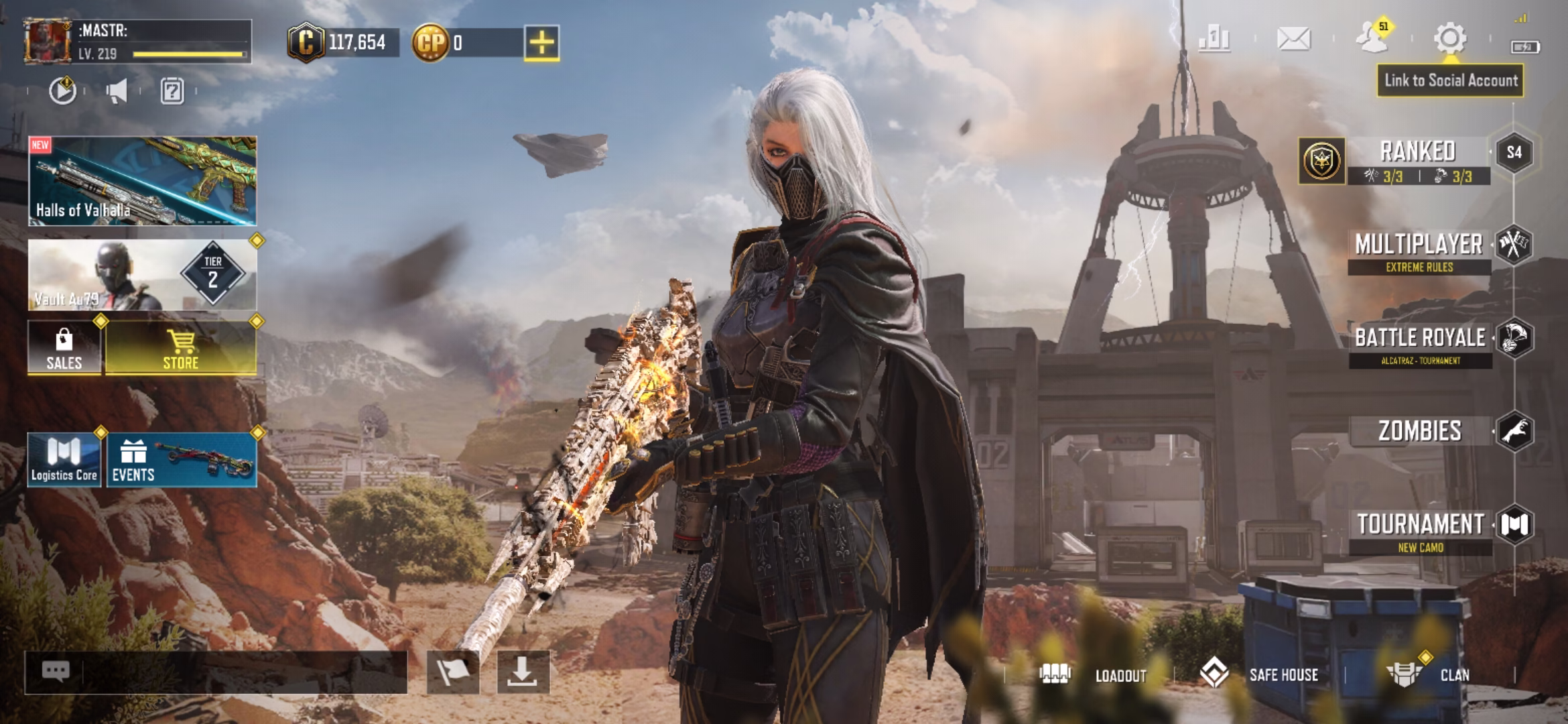This screenshot has width=1568, height=724.
Task: Open the Sales tile
Action: pyautogui.click(x=64, y=347)
